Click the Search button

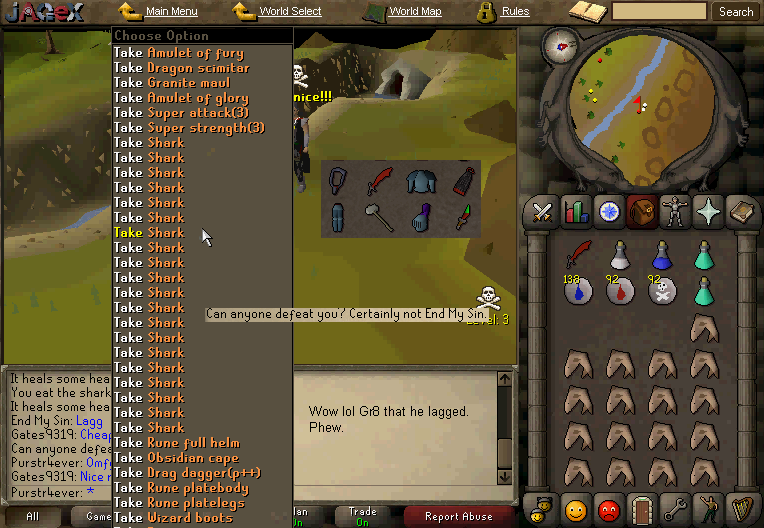pos(736,12)
